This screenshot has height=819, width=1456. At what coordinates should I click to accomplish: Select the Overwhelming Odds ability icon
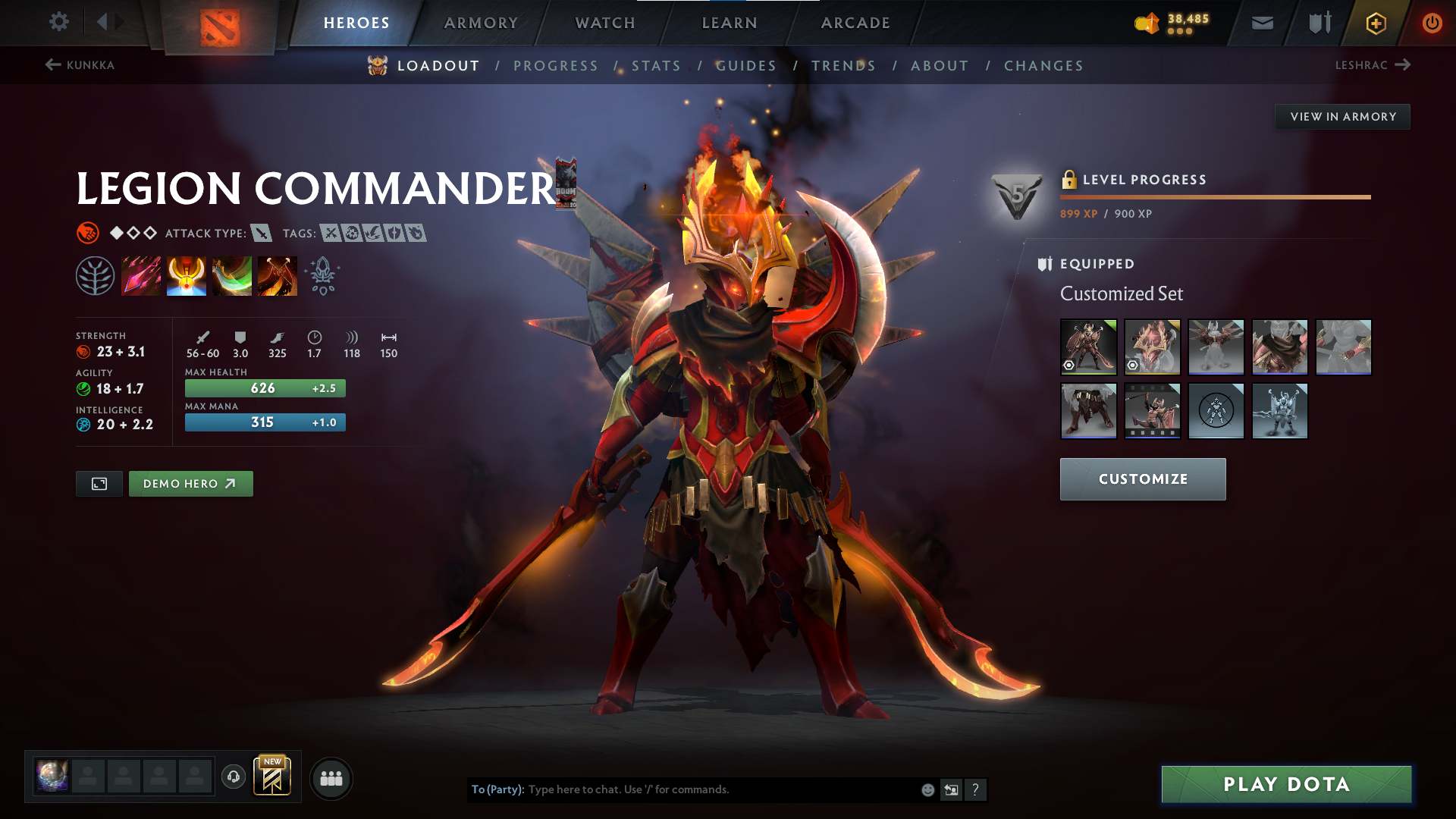(x=141, y=275)
